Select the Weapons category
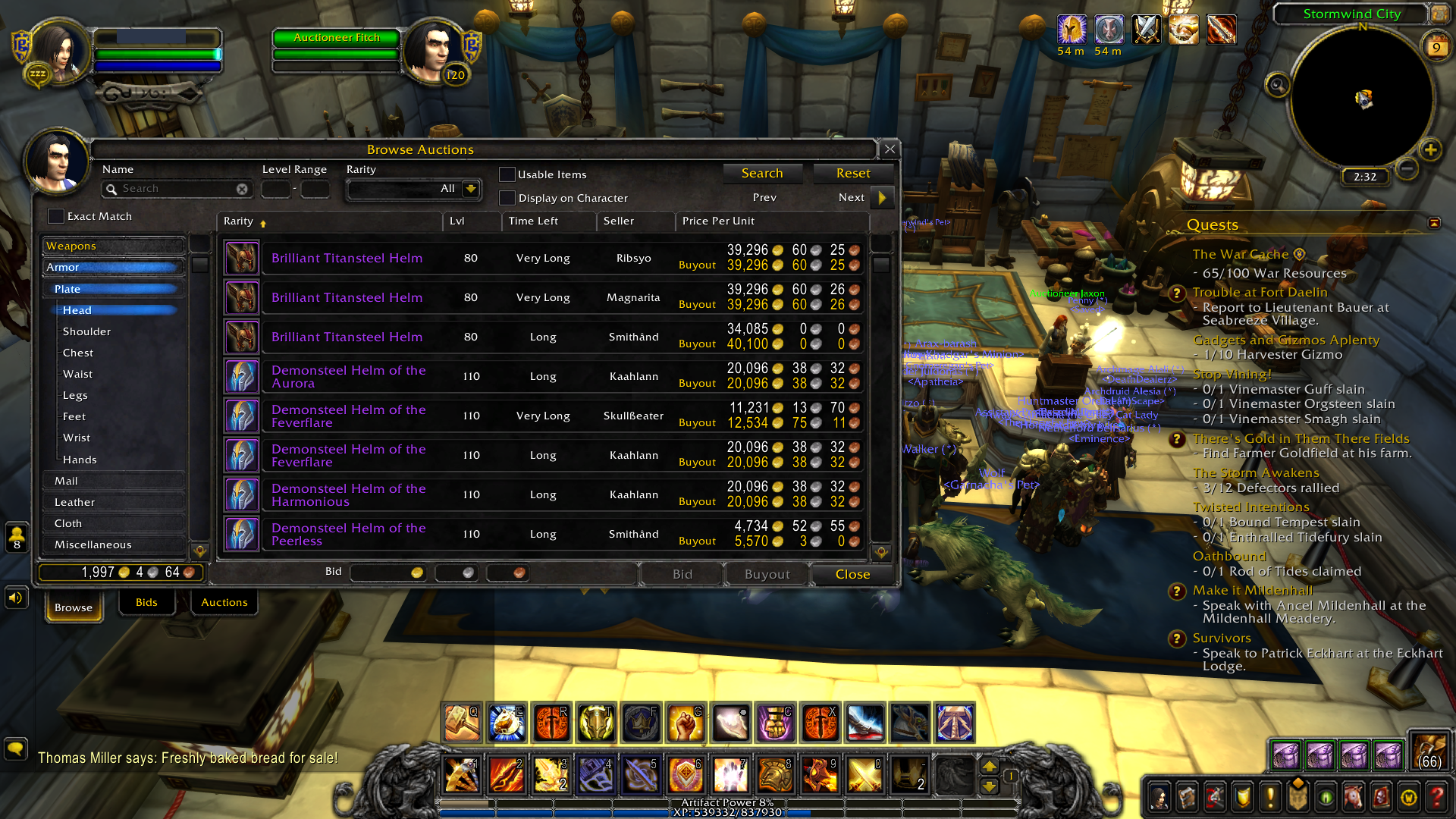 tap(114, 246)
